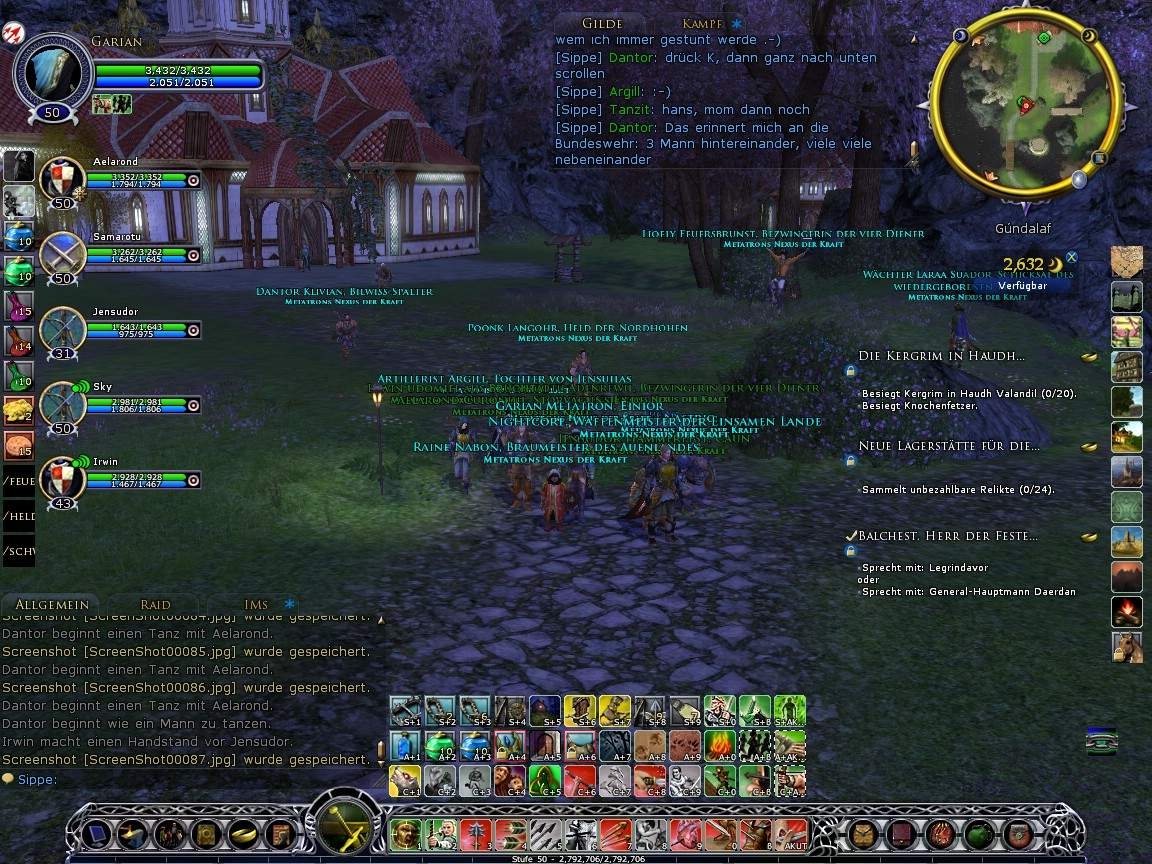Open the quest 'Die Kergrim in Haudh...'
The height and width of the screenshot is (864, 1152).
941,356
